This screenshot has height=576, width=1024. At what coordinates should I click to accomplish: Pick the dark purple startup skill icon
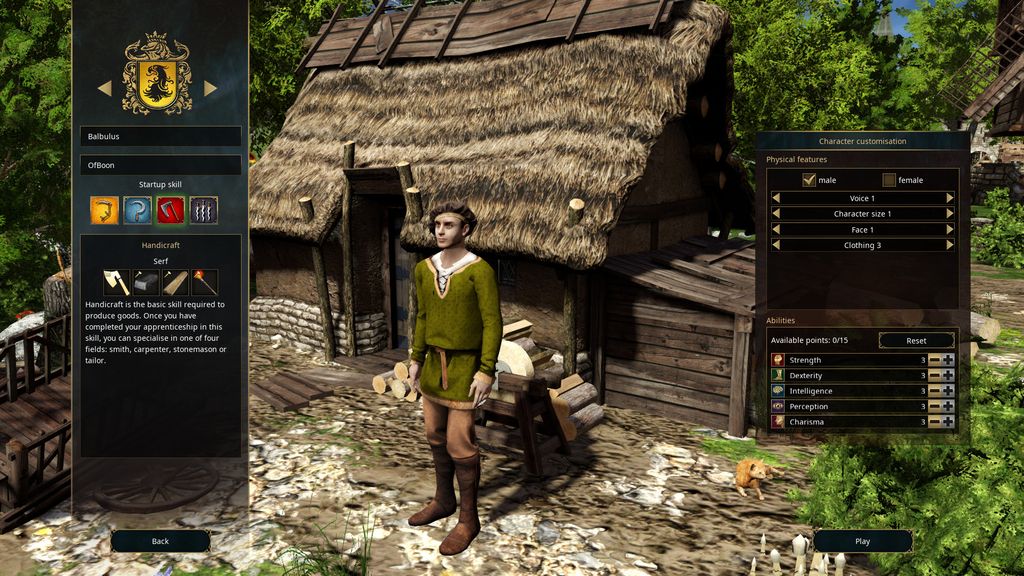click(204, 210)
